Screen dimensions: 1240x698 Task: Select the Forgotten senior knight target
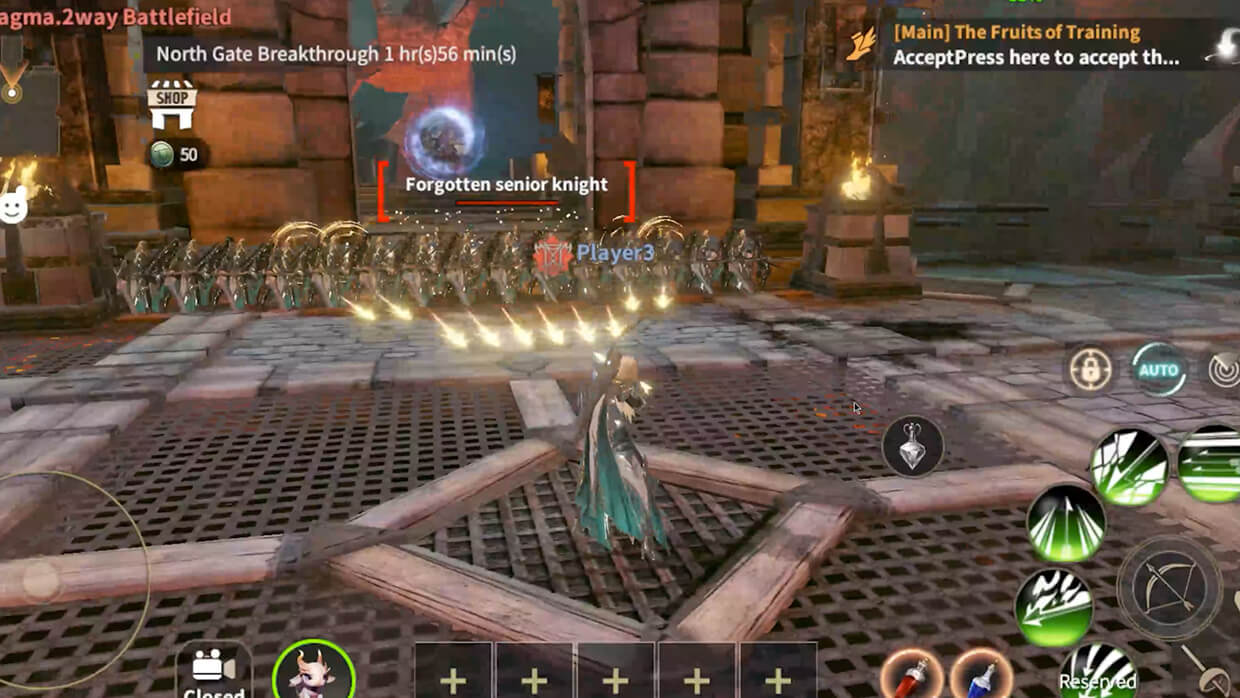click(x=506, y=185)
